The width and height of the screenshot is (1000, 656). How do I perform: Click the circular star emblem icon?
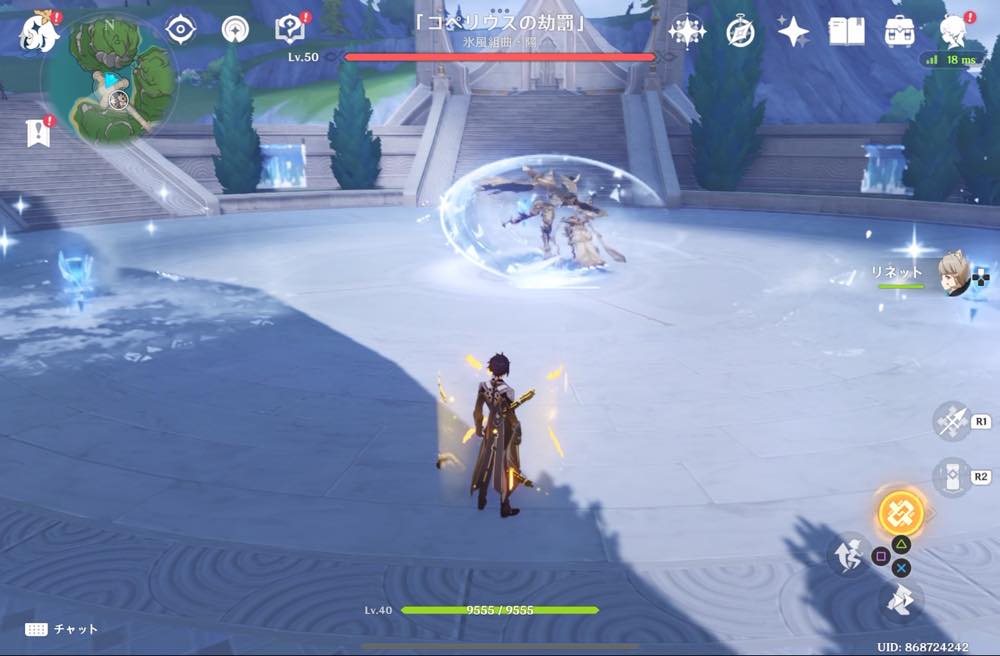pos(236,30)
